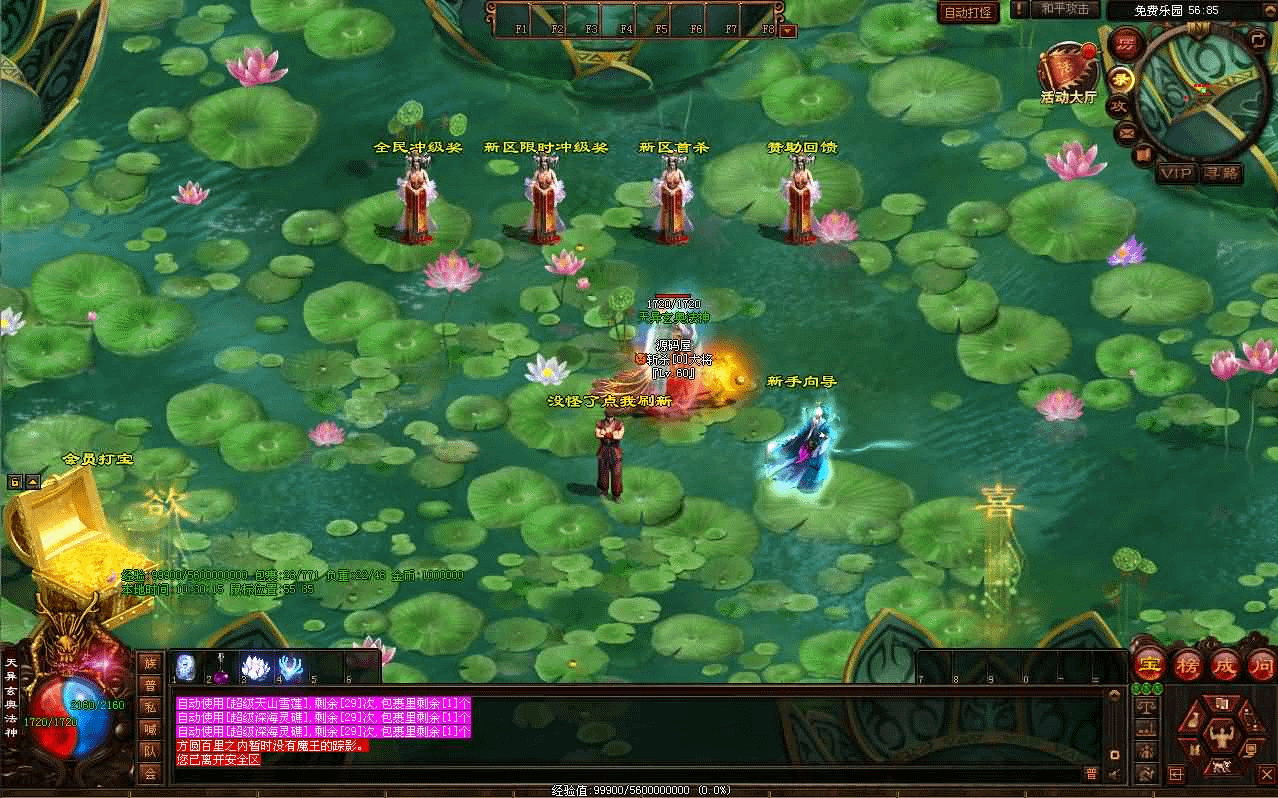The image size is (1278, 798).
Task: Open the 宝 treasure round button
Action: (1150, 665)
